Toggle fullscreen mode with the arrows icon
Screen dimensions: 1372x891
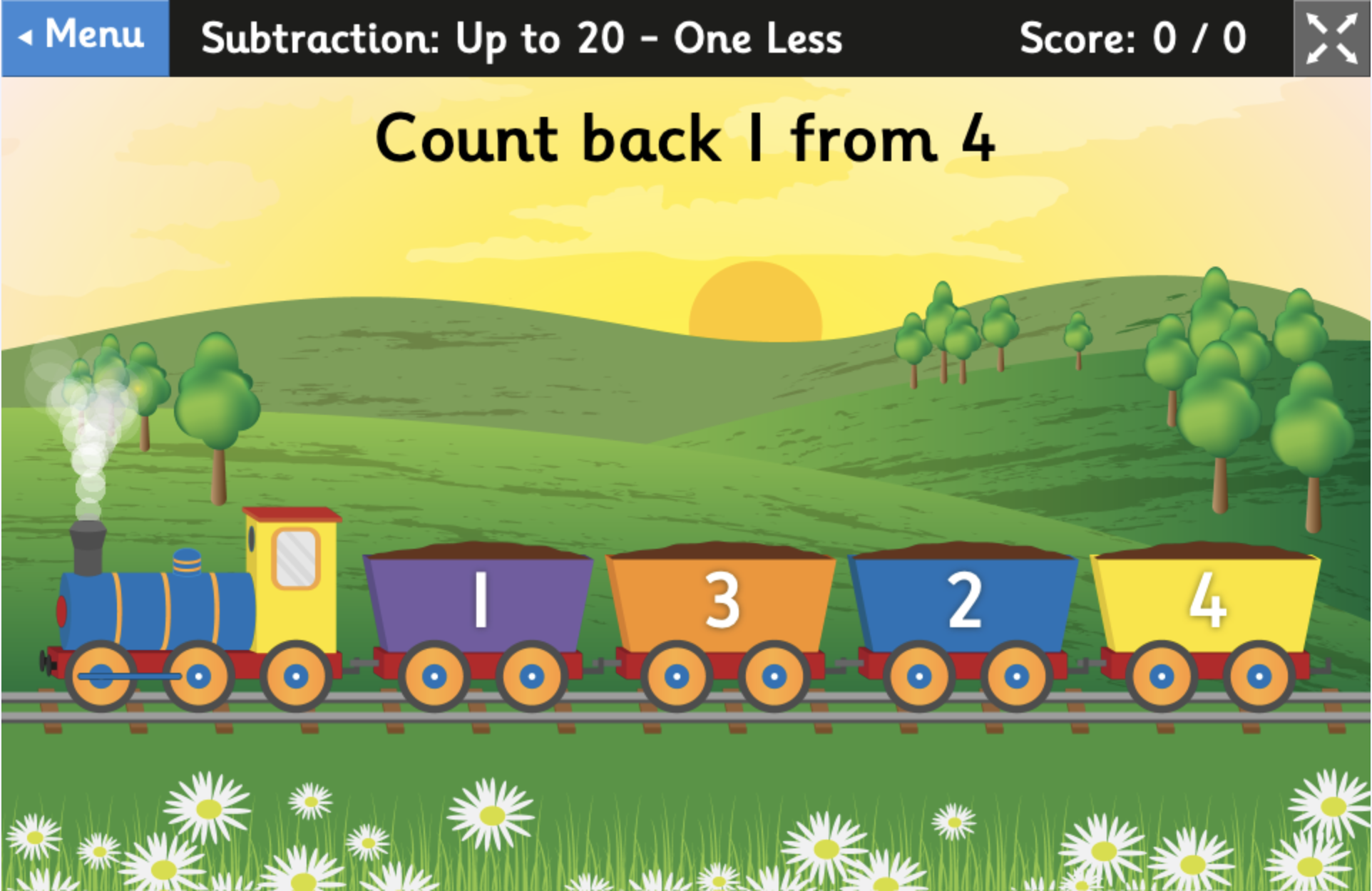[x=1331, y=38]
